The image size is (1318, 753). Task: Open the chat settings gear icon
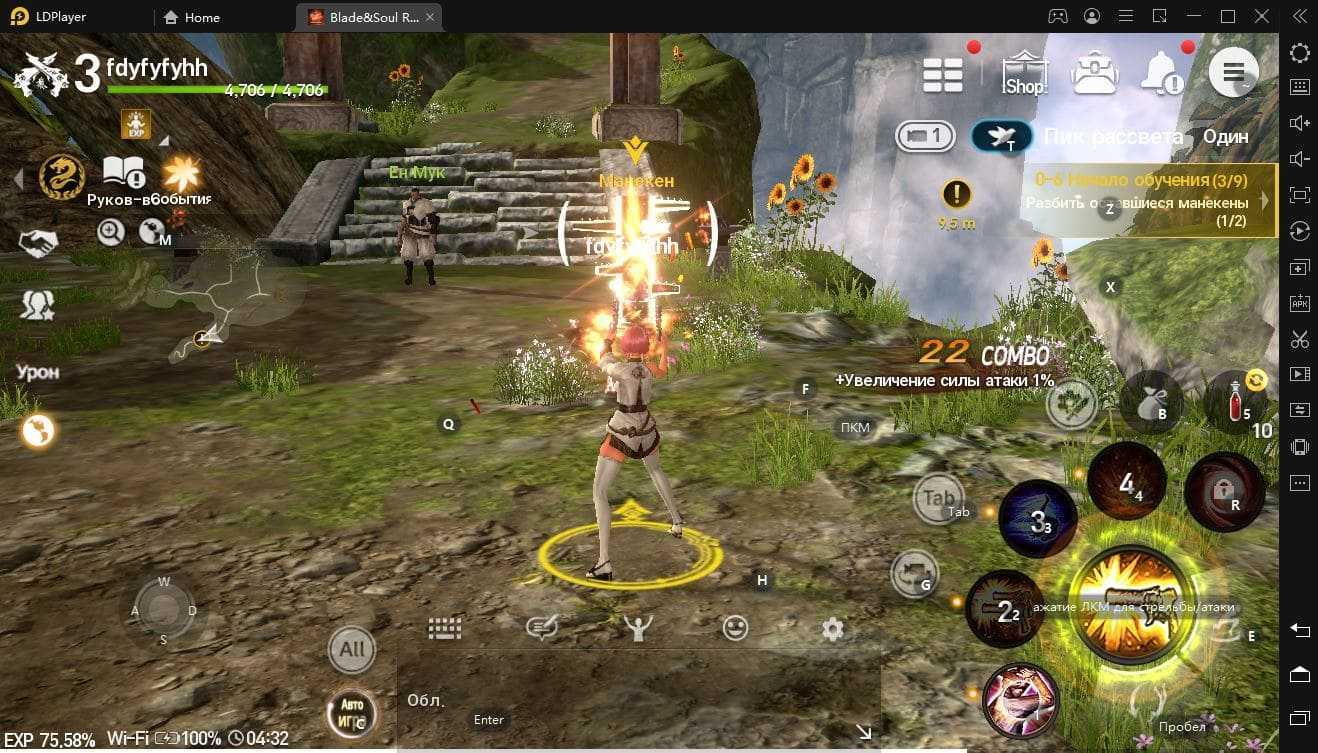point(832,628)
